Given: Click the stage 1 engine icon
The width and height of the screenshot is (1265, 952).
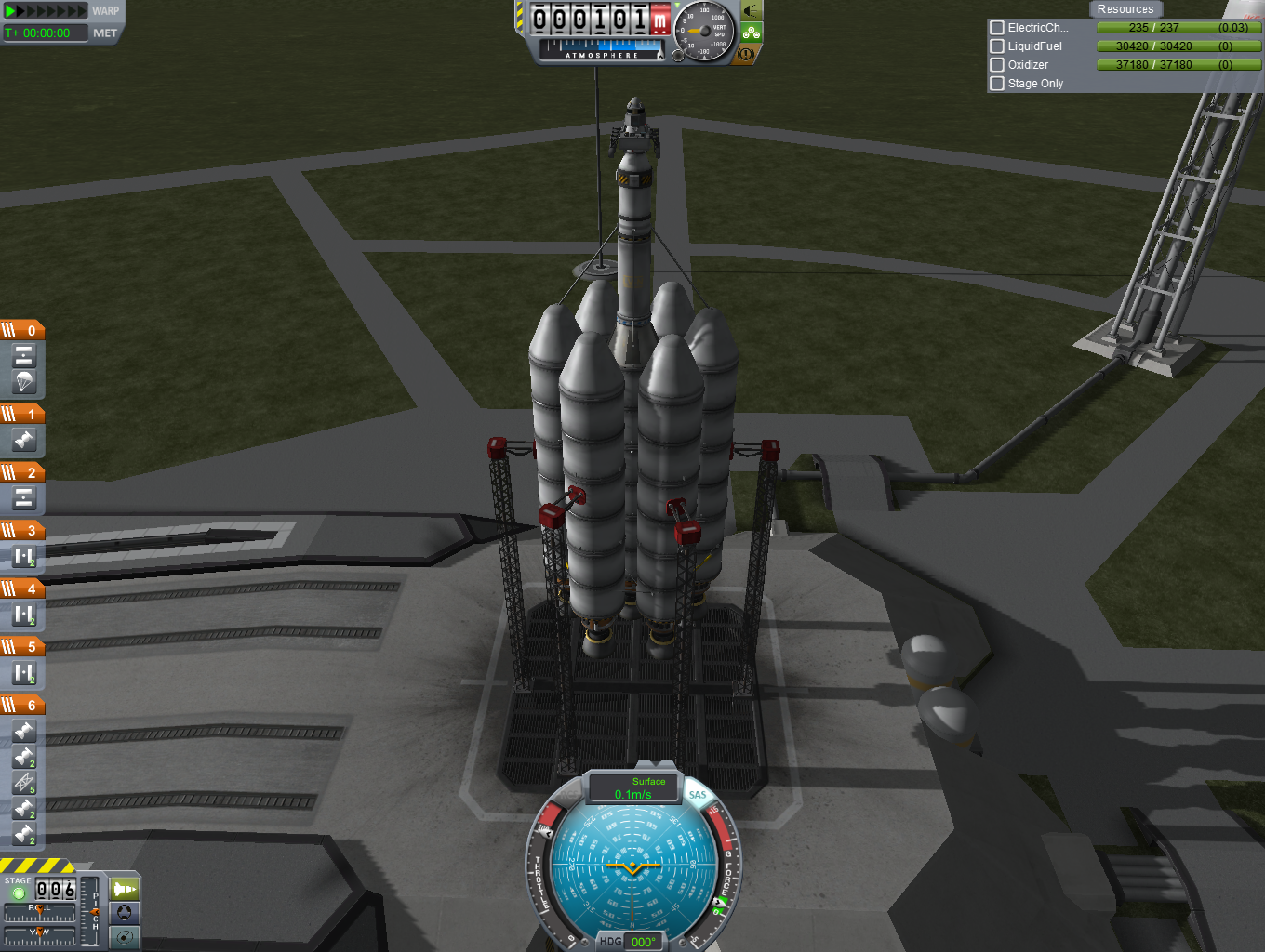Looking at the screenshot, I should pyautogui.click(x=23, y=440).
